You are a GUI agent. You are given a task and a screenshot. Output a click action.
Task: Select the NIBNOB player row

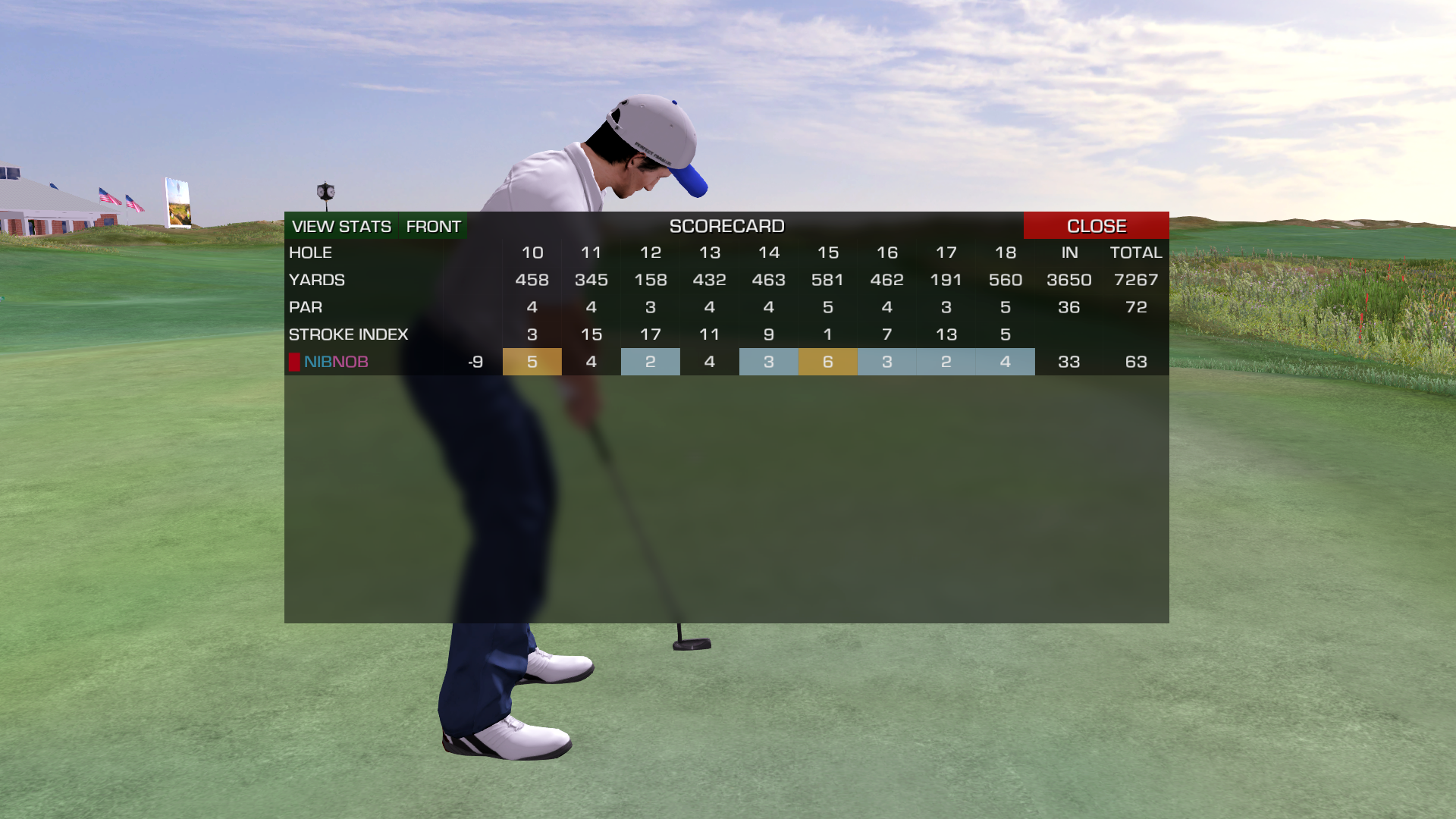pos(336,362)
